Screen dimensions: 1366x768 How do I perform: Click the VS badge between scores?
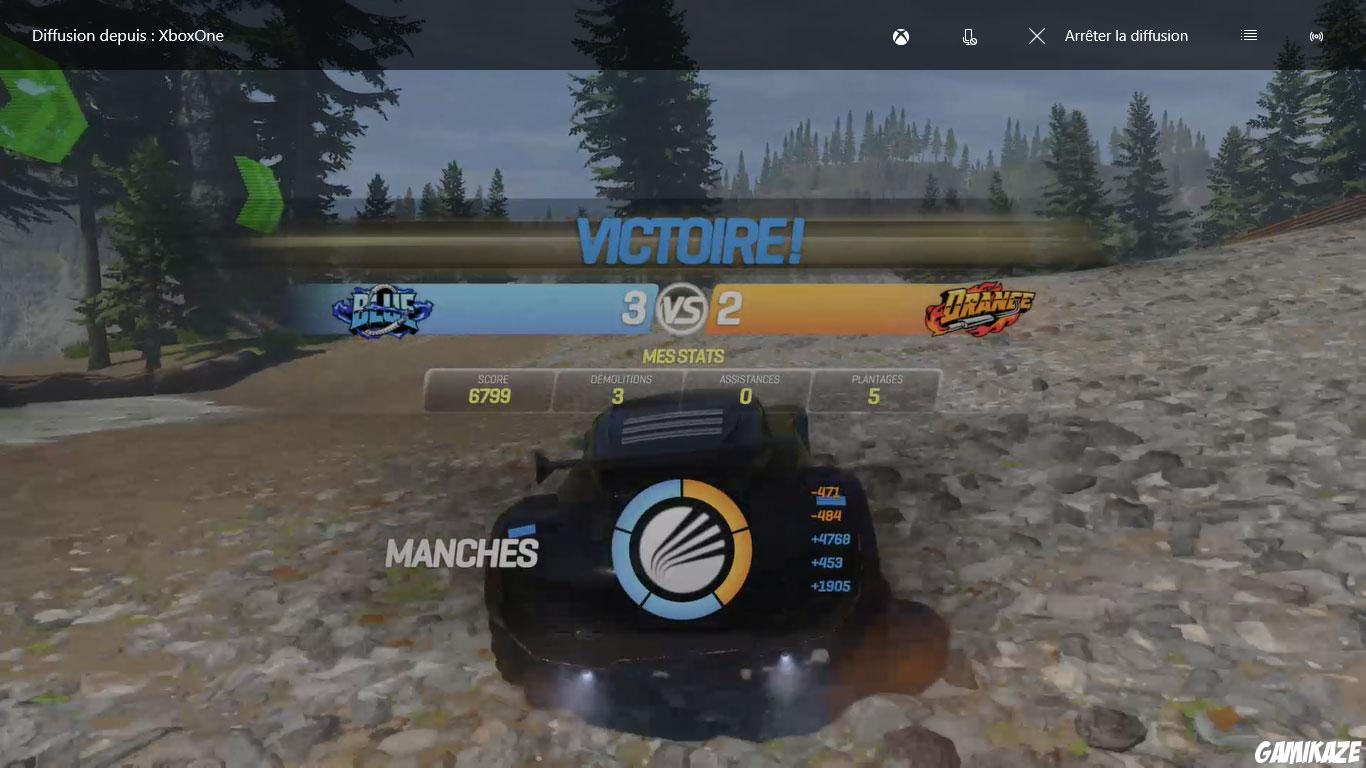(683, 310)
